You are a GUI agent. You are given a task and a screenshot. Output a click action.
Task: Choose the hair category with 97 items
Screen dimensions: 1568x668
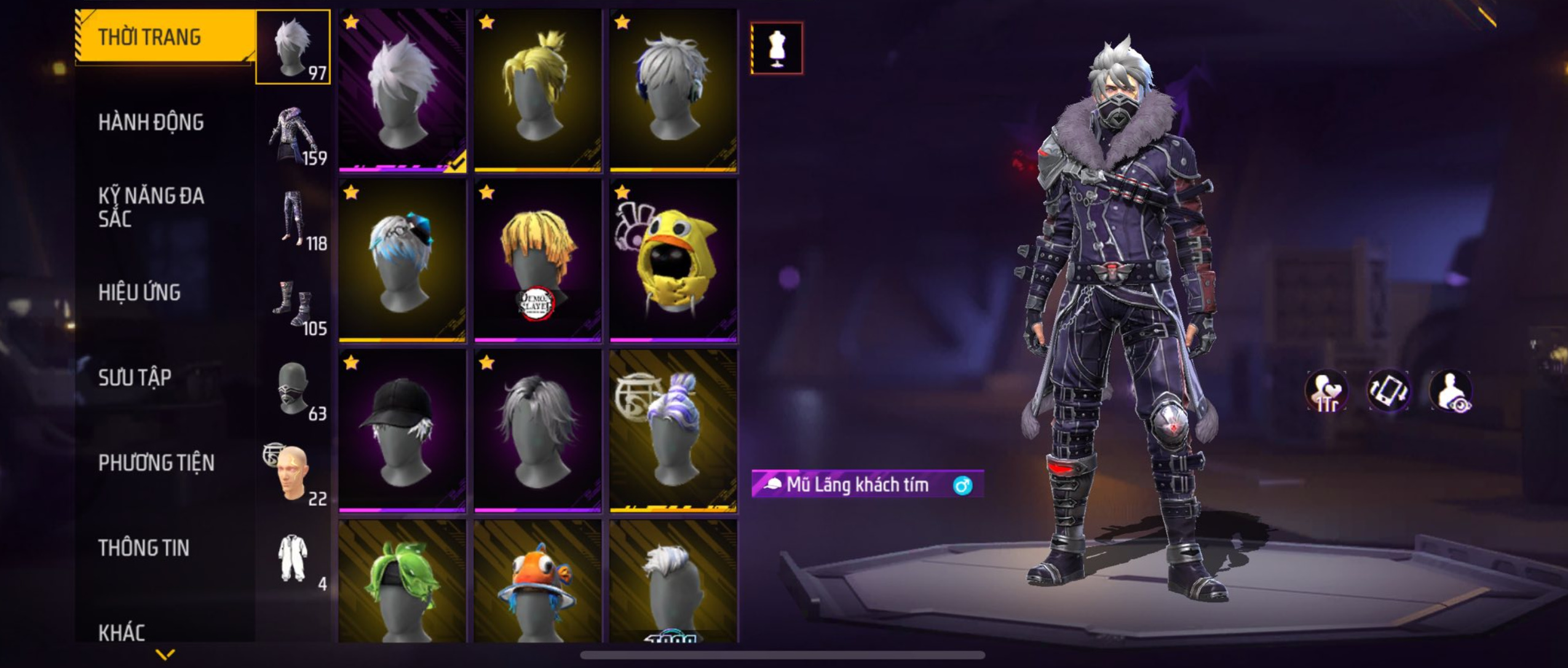point(293,47)
